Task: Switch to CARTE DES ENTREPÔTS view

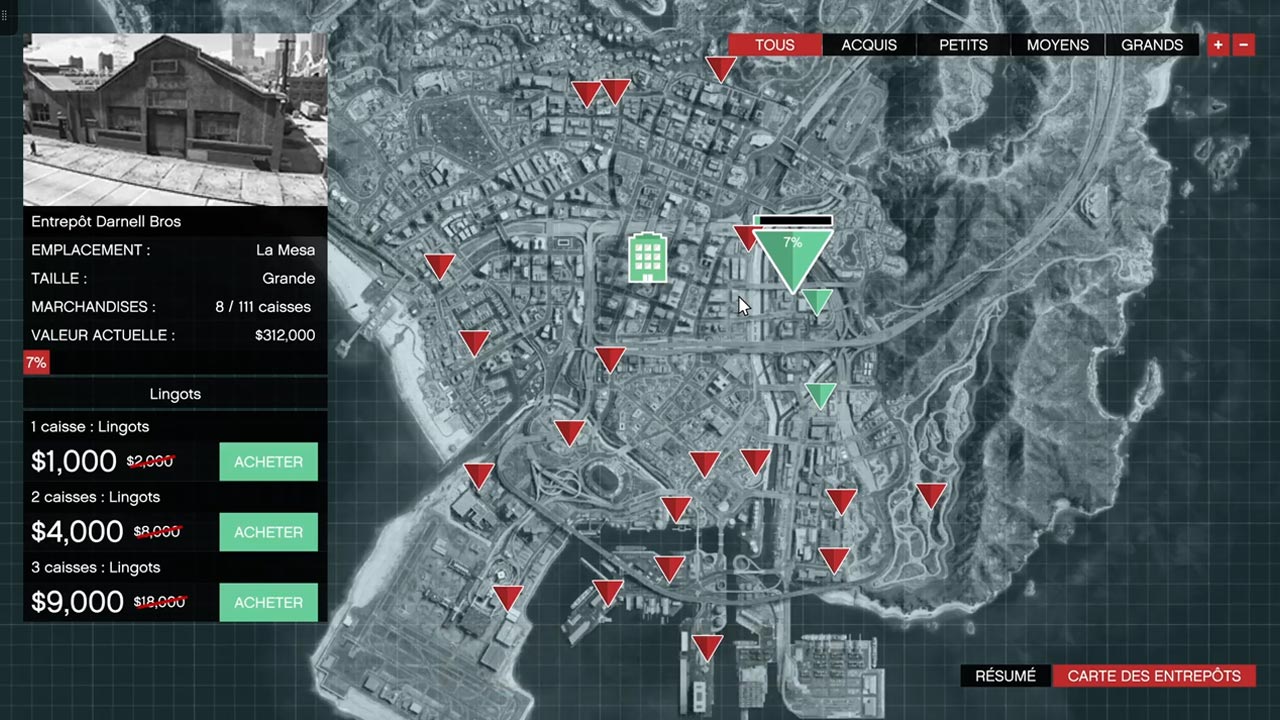Action: [x=1154, y=676]
